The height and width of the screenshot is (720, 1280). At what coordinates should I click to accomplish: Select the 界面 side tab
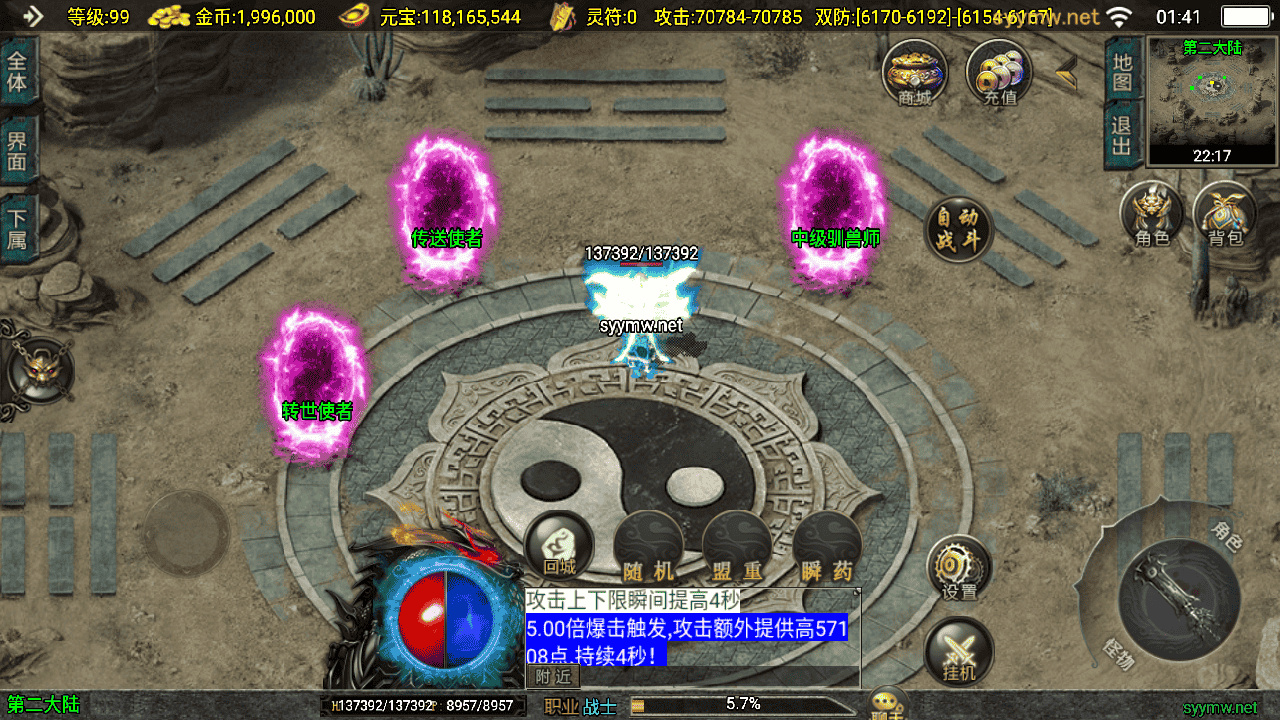18,150
